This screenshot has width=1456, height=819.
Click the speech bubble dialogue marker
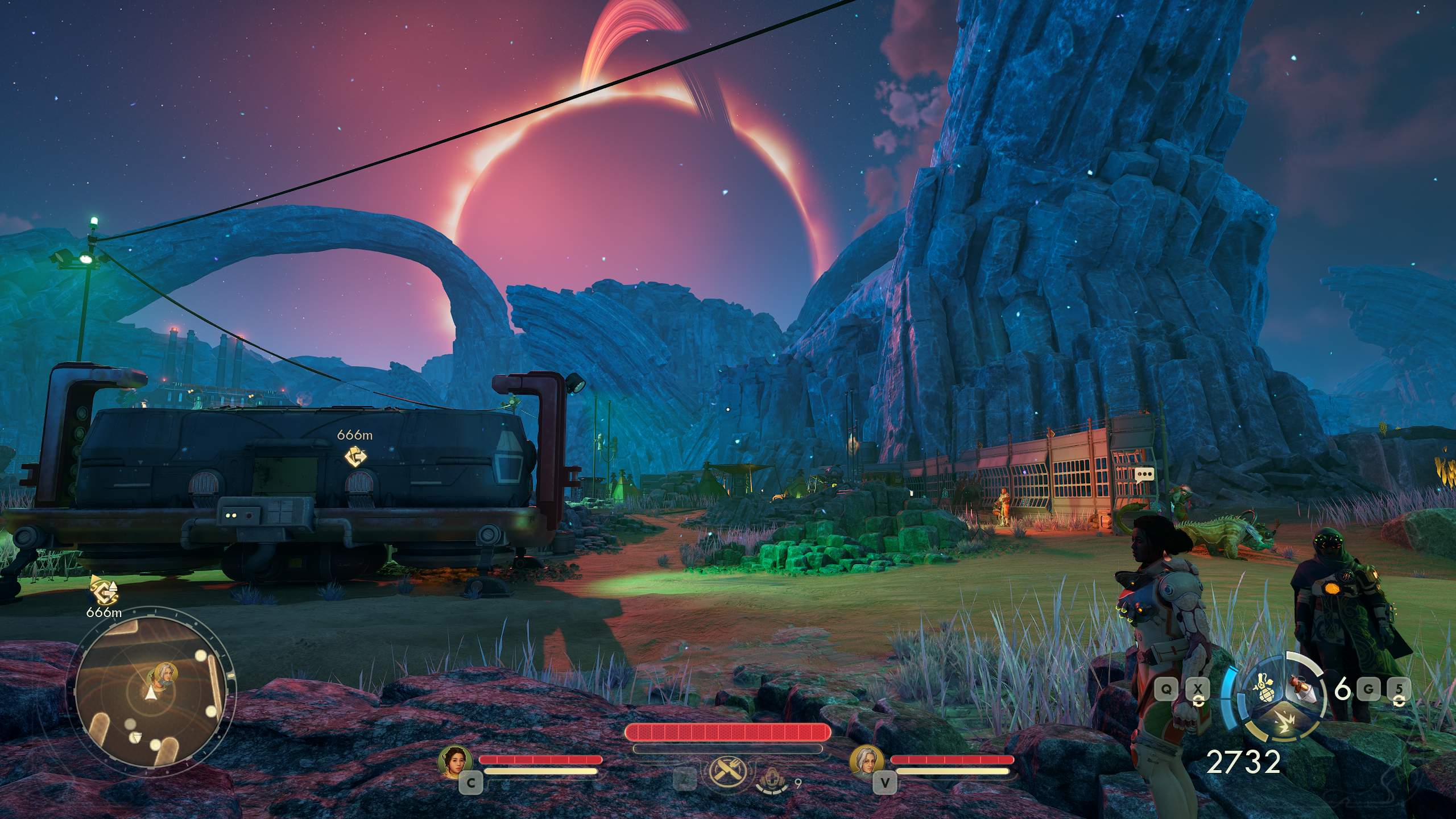pyautogui.click(x=1144, y=474)
